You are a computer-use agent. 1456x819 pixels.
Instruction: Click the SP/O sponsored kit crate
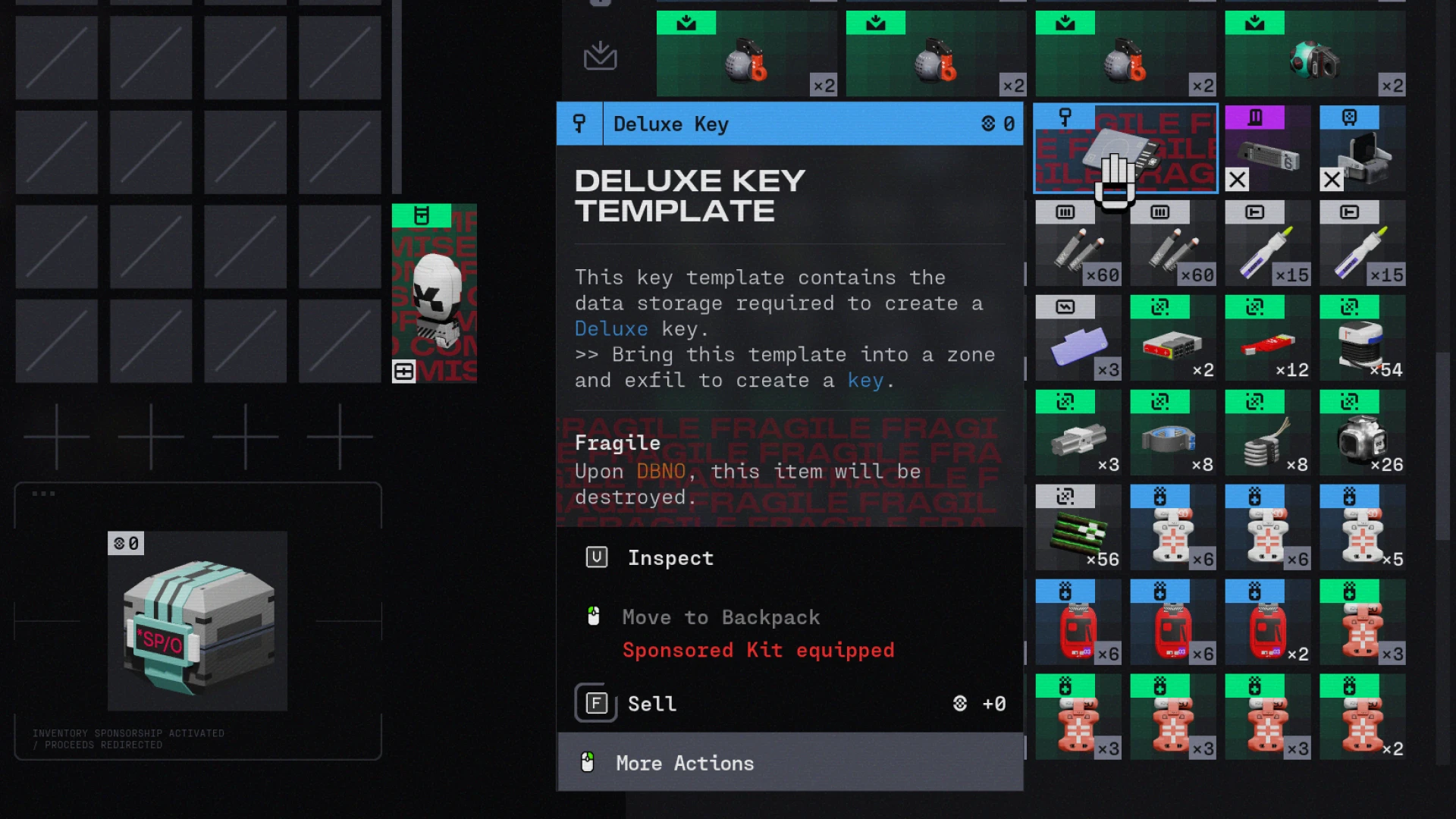[x=197, y=622]
